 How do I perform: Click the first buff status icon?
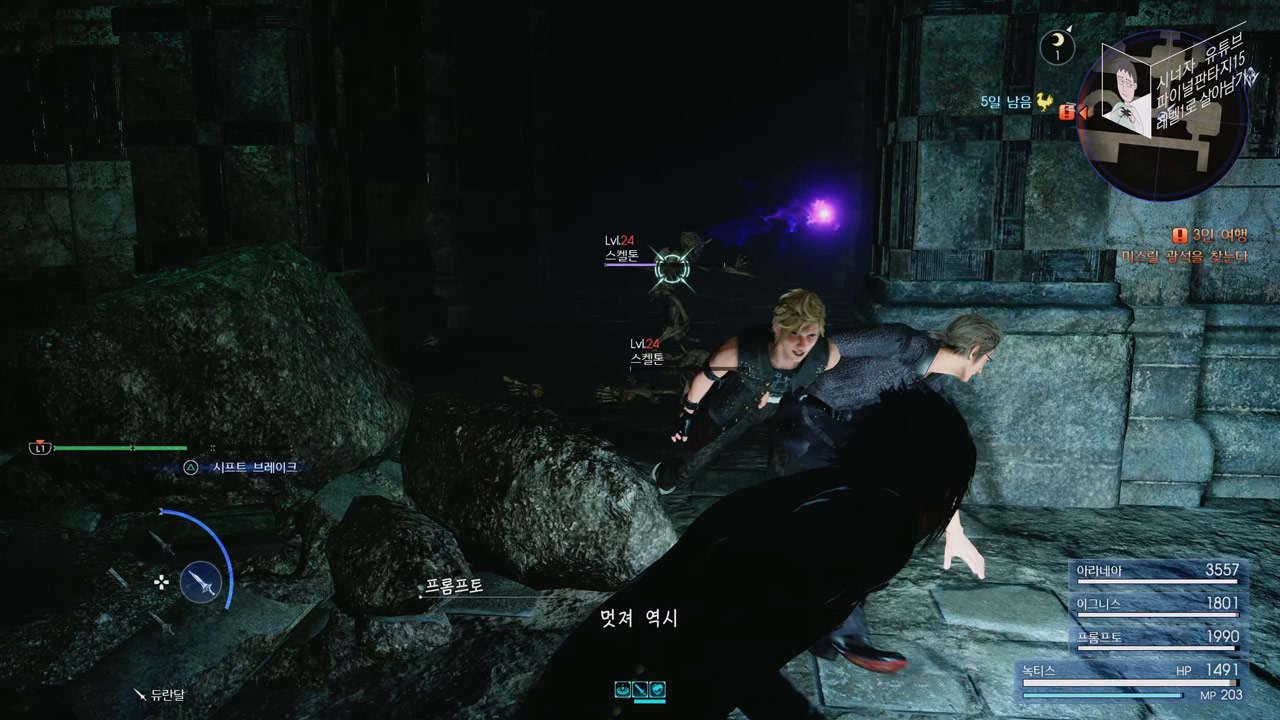point(623,689)
